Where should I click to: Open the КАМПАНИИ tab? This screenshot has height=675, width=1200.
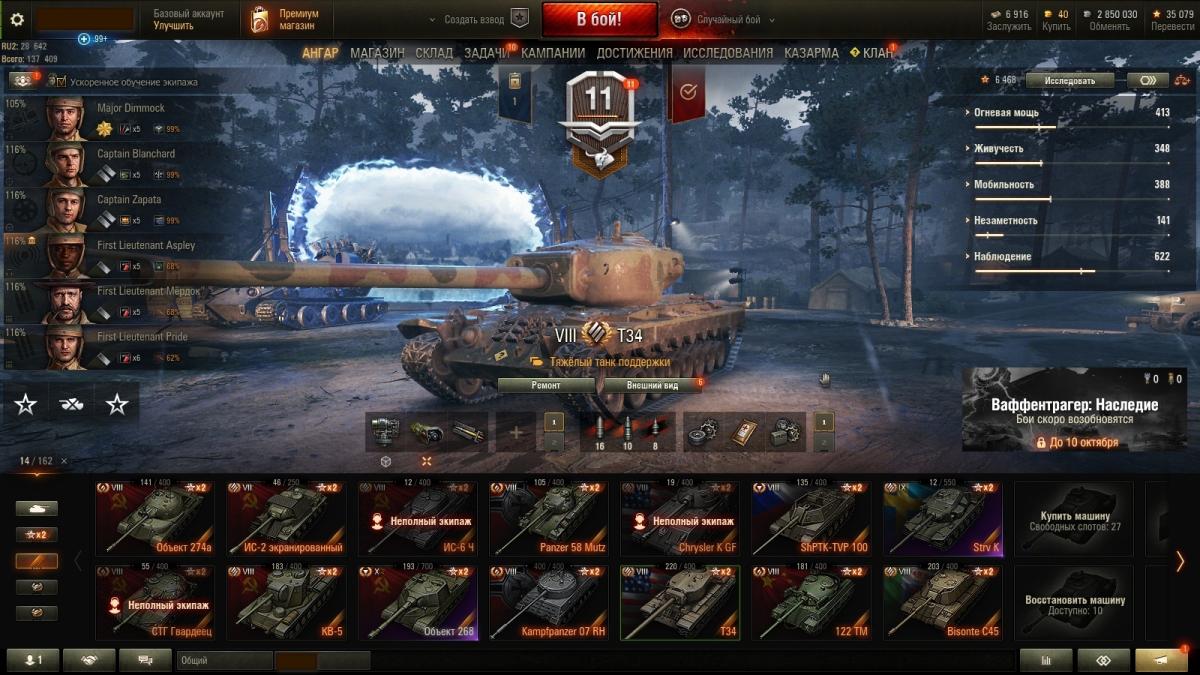pos(553,53)
